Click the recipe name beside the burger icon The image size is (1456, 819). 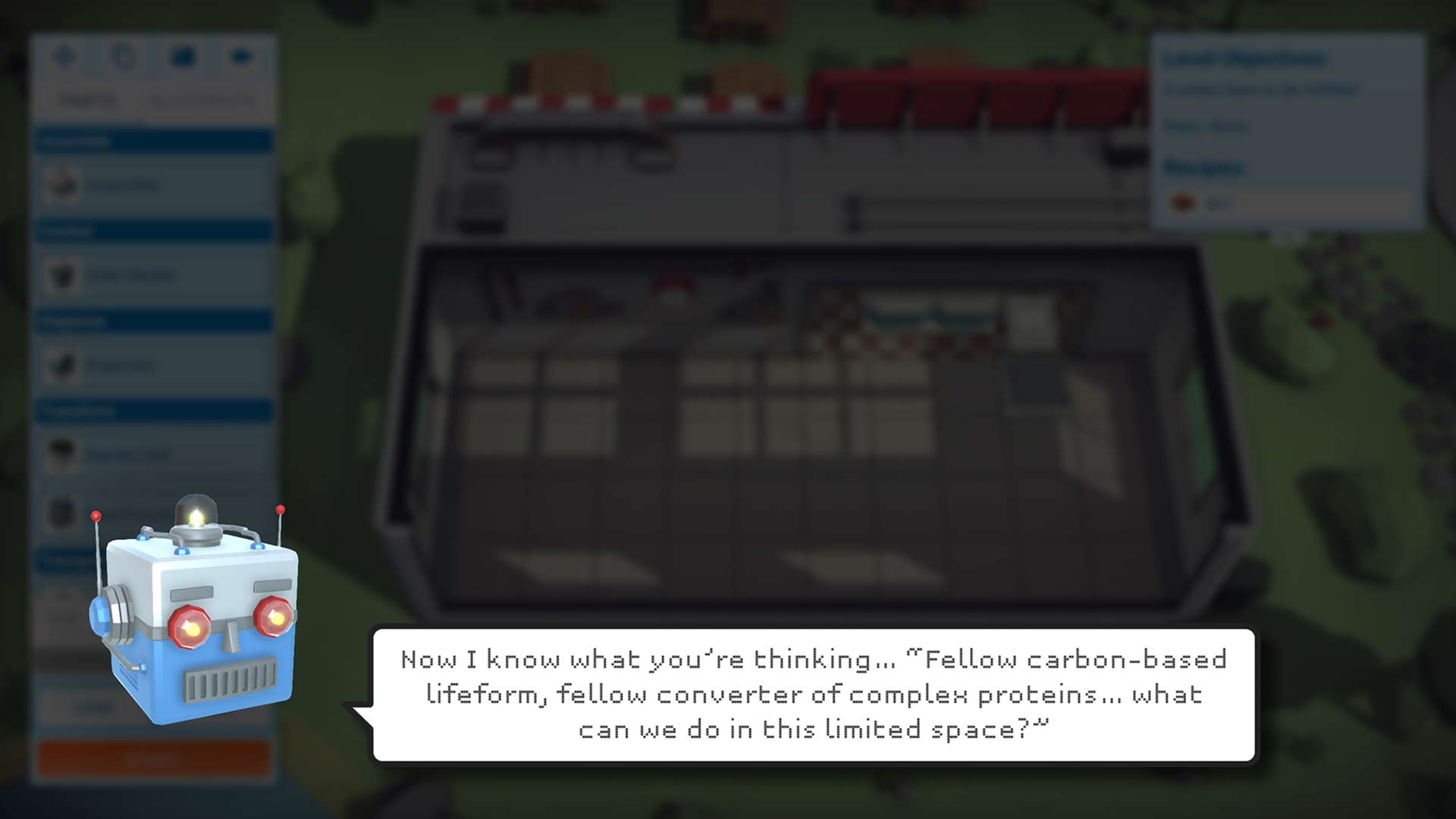coord(1221,203)
